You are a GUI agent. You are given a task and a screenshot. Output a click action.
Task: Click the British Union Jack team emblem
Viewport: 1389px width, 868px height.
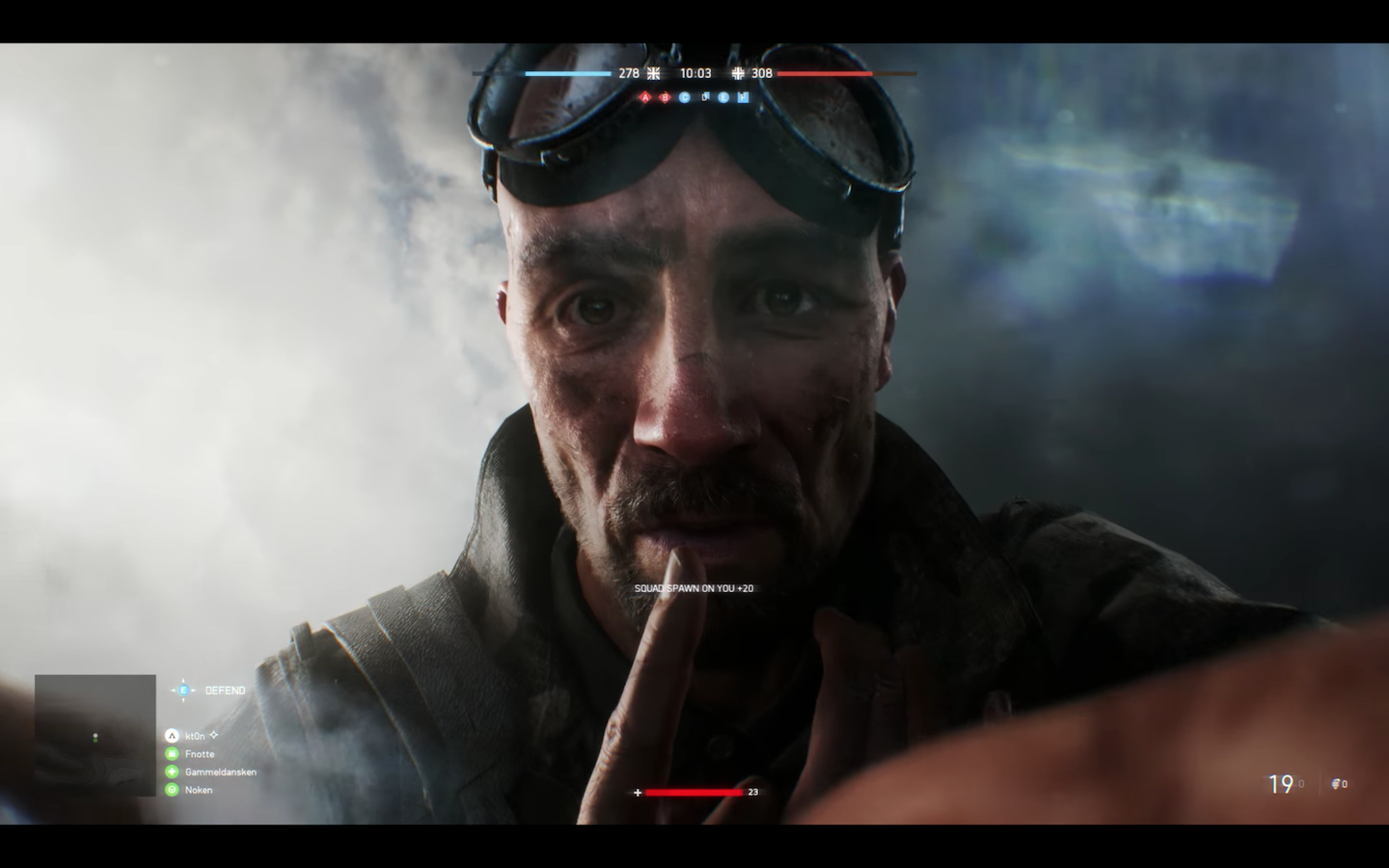653,72
